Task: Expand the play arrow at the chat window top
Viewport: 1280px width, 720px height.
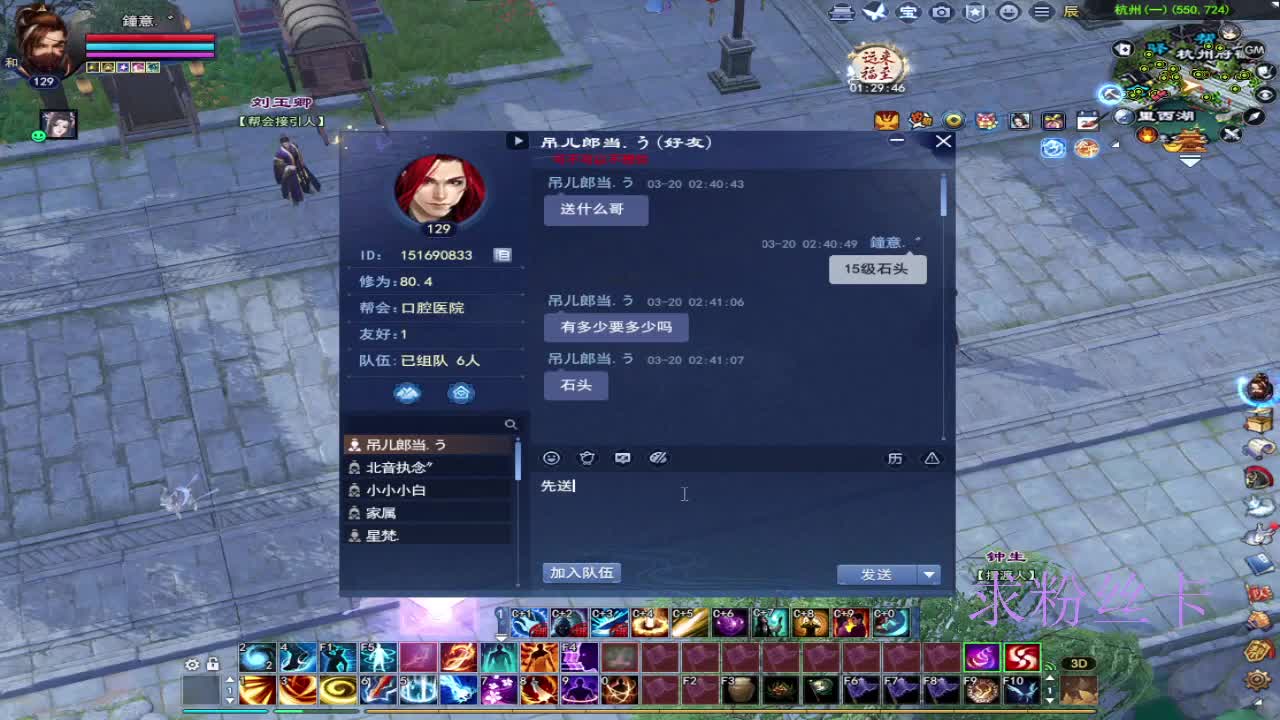Action: click(517, 141)
